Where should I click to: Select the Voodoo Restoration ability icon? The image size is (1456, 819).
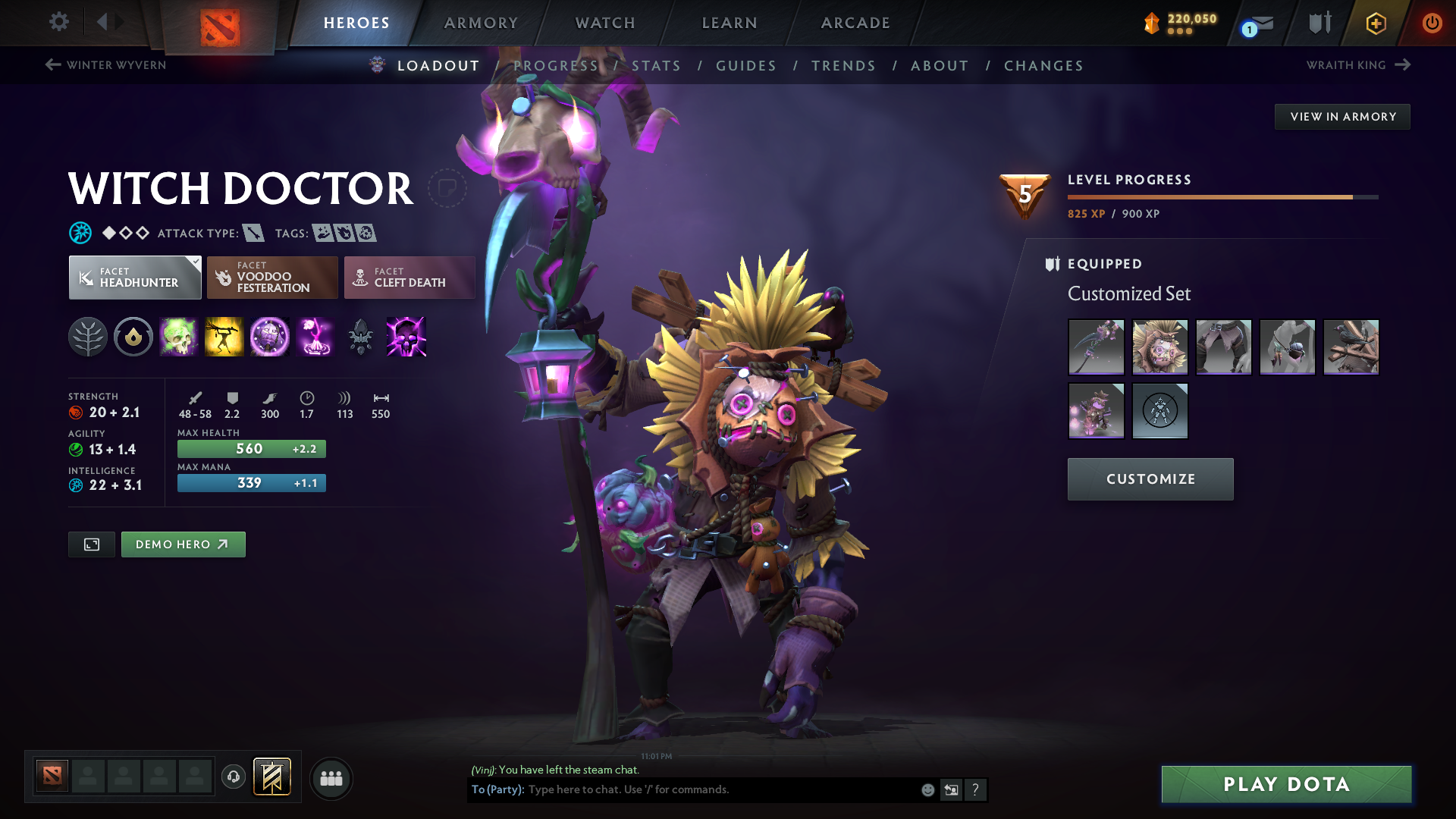pos(224,337)
